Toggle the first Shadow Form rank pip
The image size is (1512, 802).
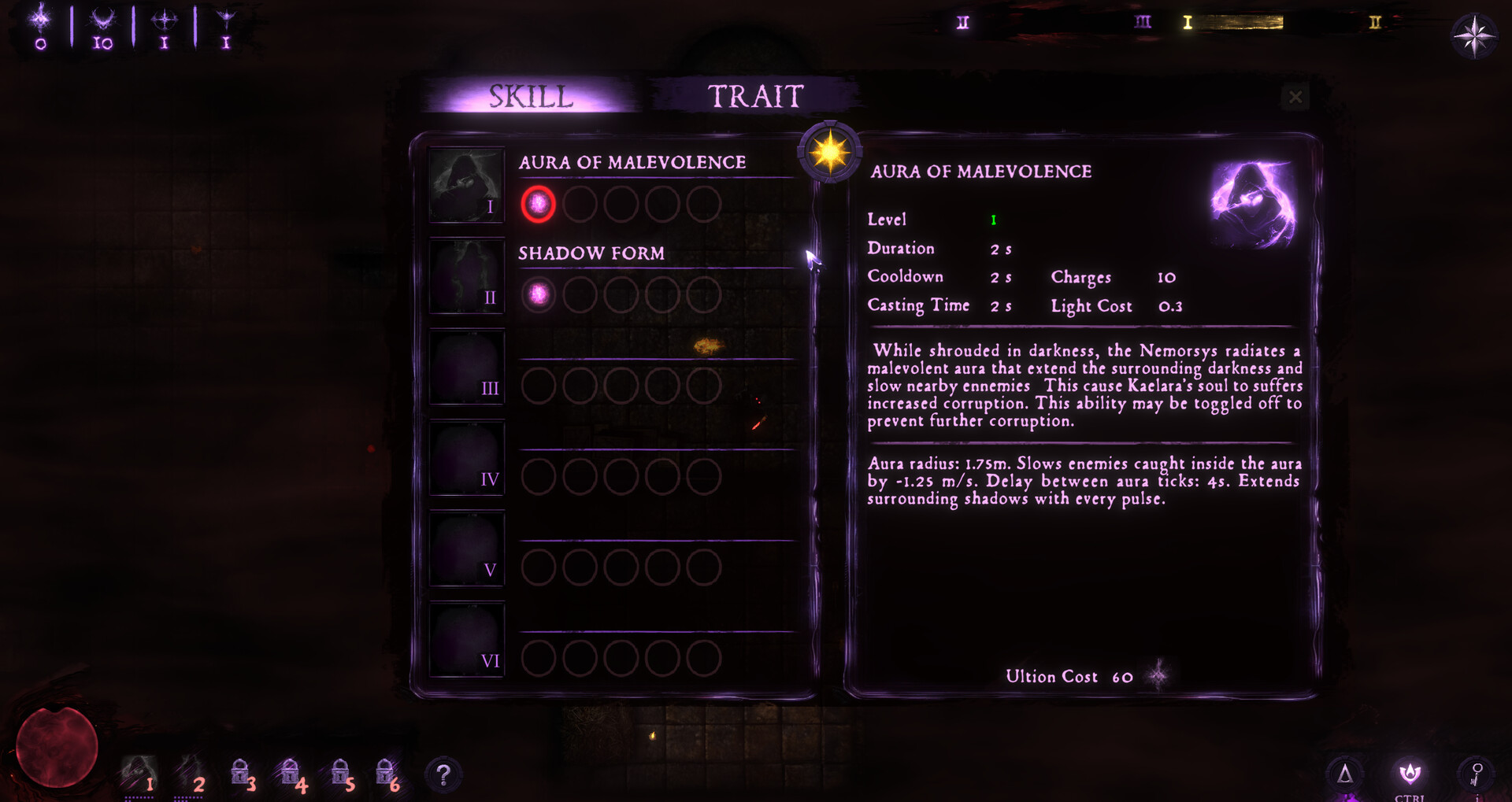(x=538, y=294)
